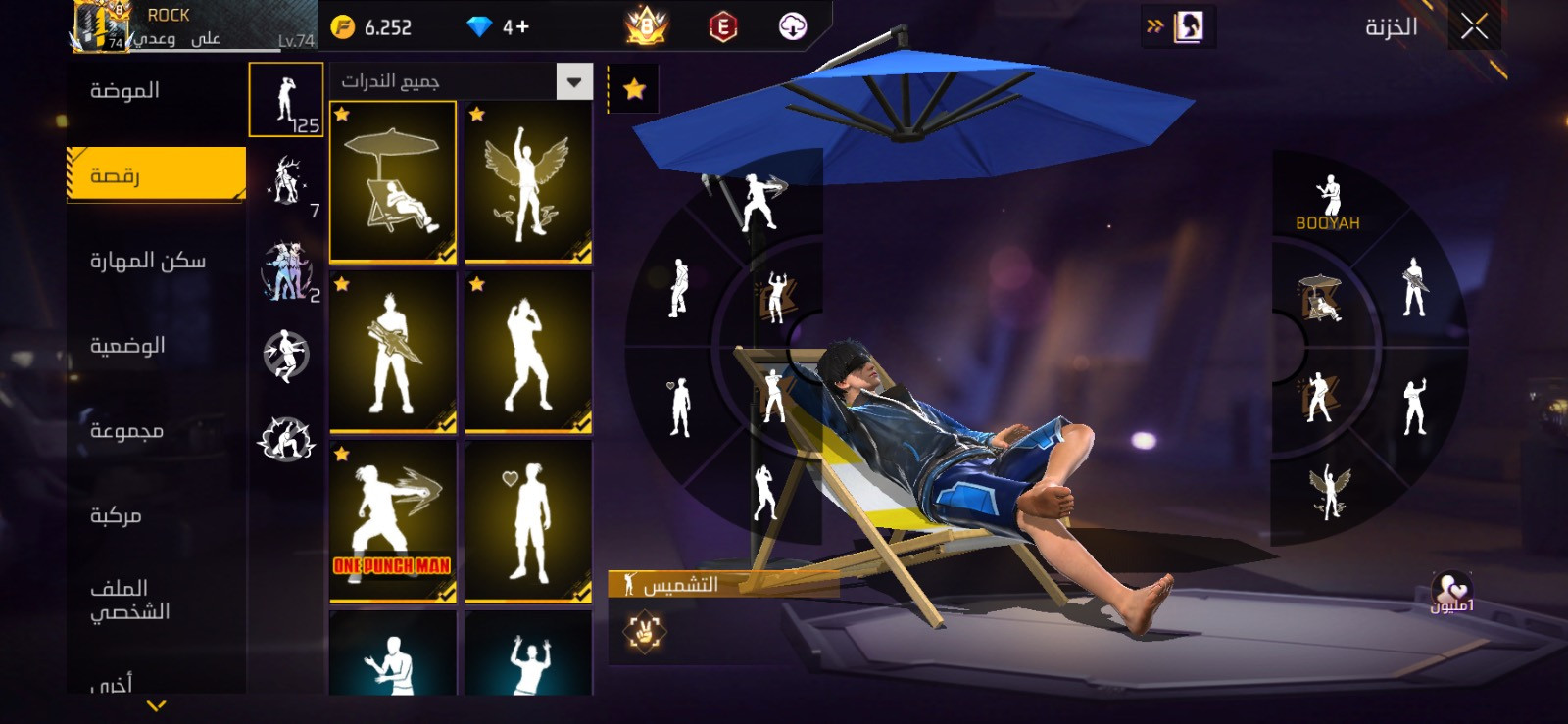Pick the One Punch Man emote
The height and width of the screenshot is (724, 1568).
point(393,521)
